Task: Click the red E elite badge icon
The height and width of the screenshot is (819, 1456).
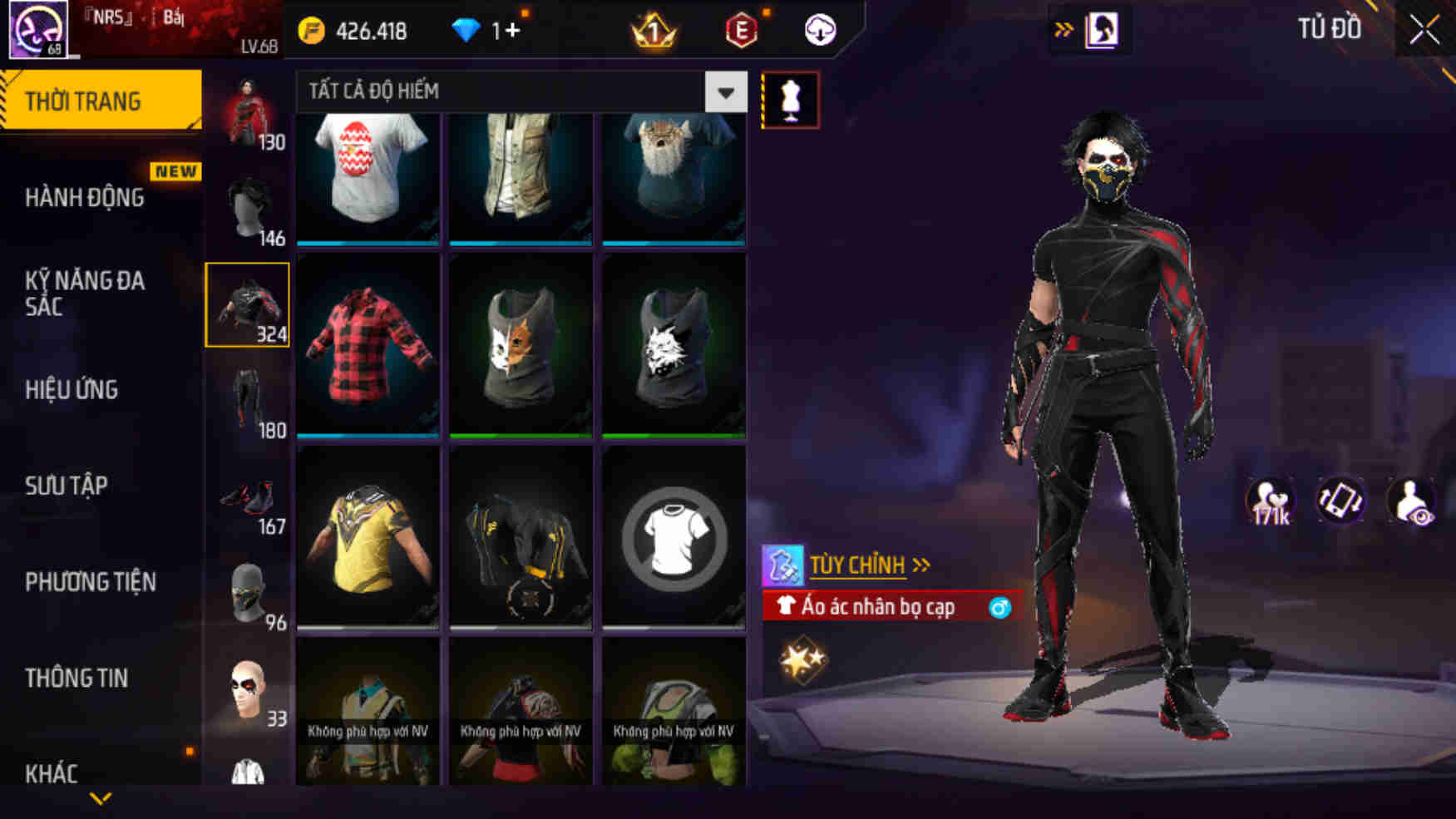Action: (x=741, y=32)
